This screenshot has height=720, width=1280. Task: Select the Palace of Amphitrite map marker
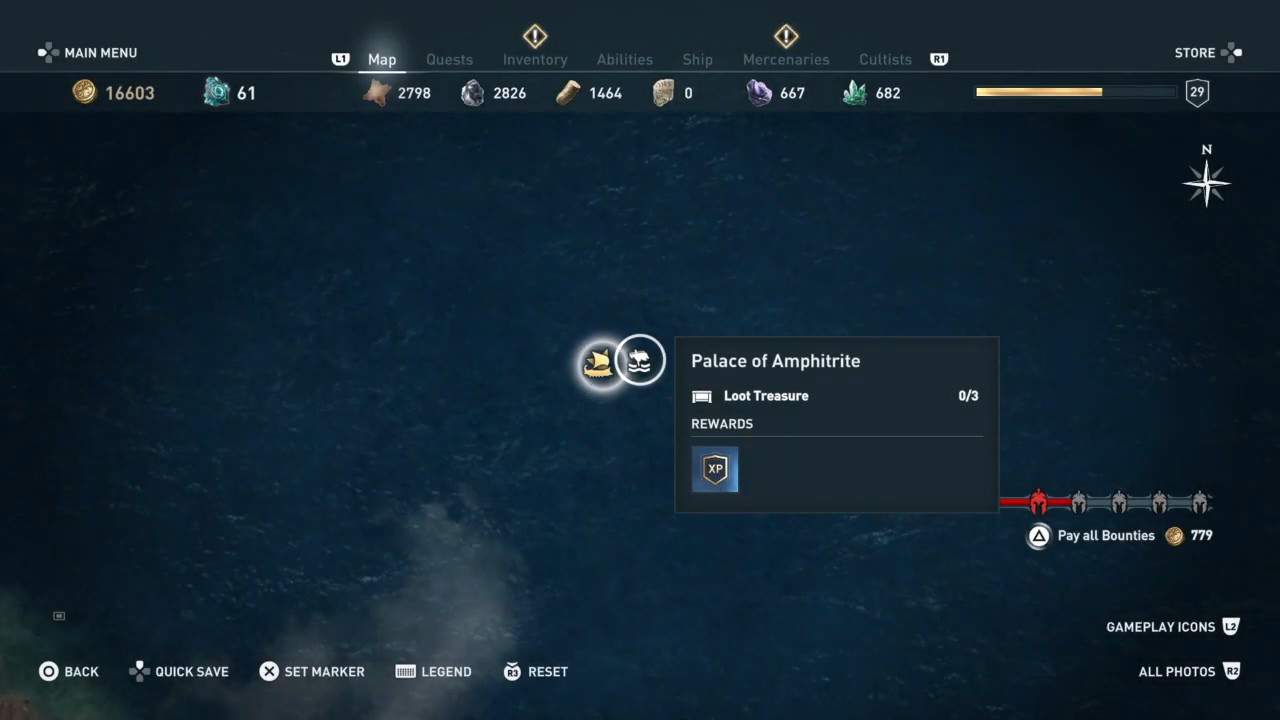pos(640,360)
